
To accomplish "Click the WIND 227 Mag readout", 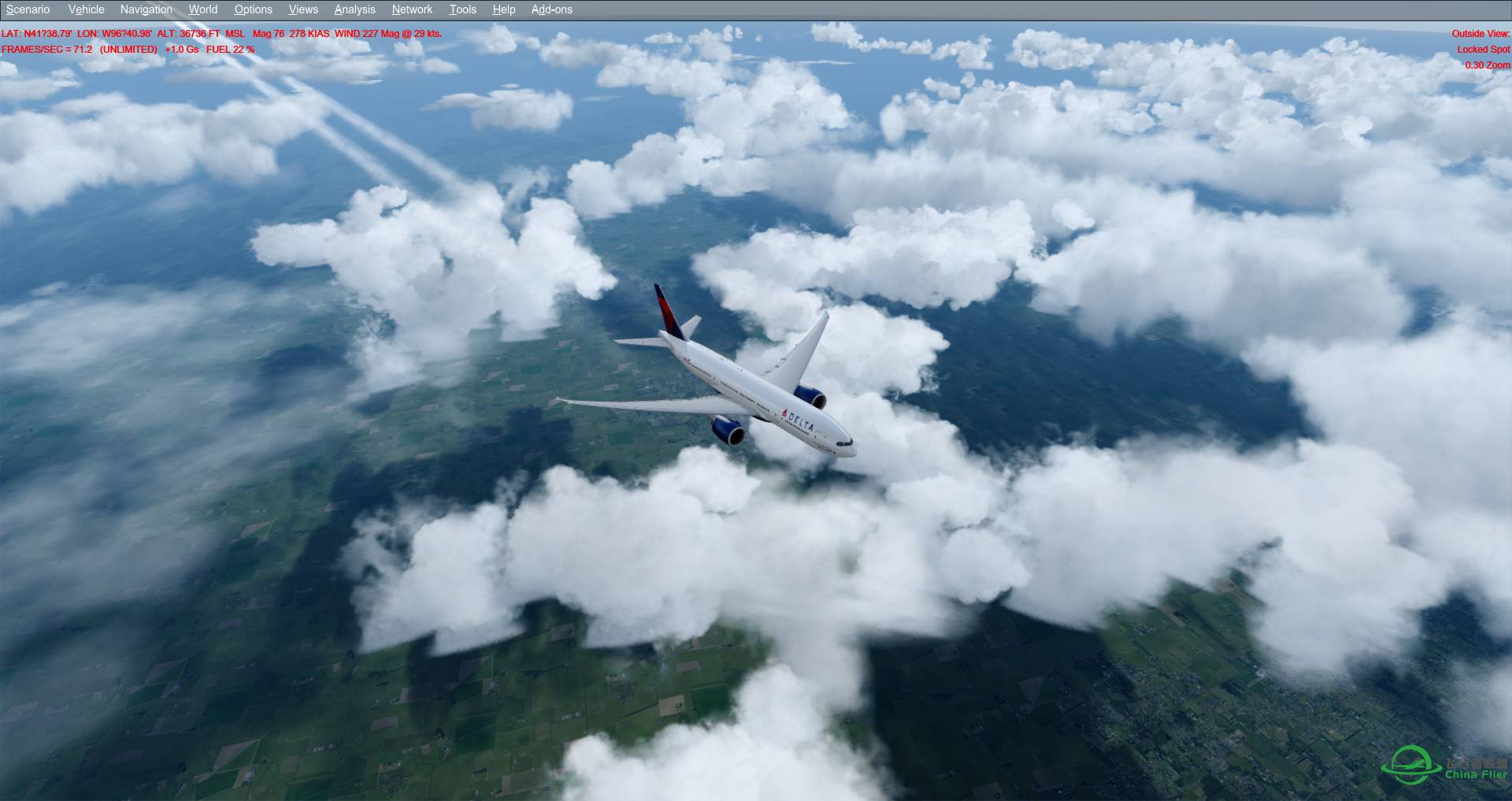I will coord(369,34).
